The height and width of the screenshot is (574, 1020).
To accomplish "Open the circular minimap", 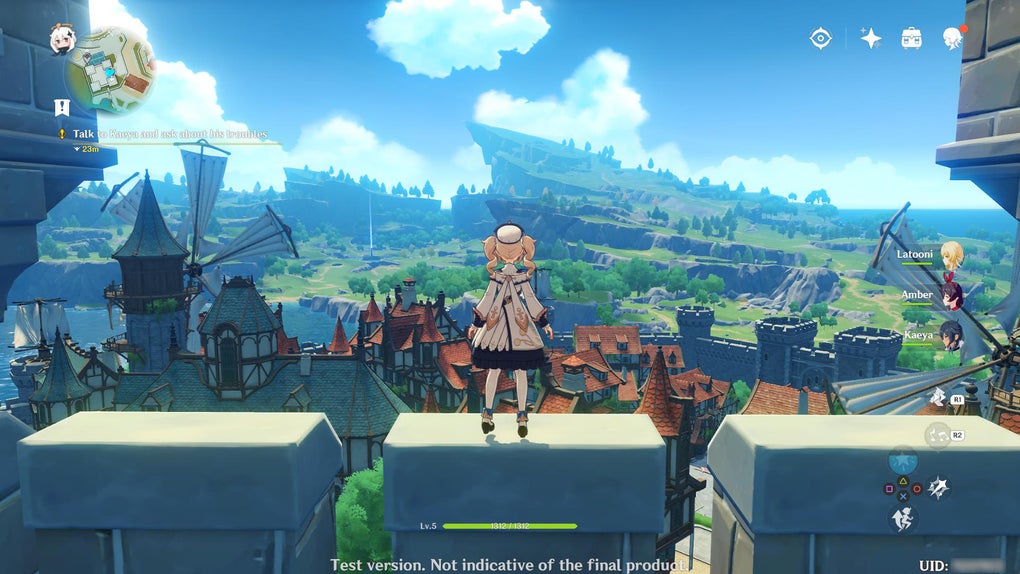I will tap(111, 70).
